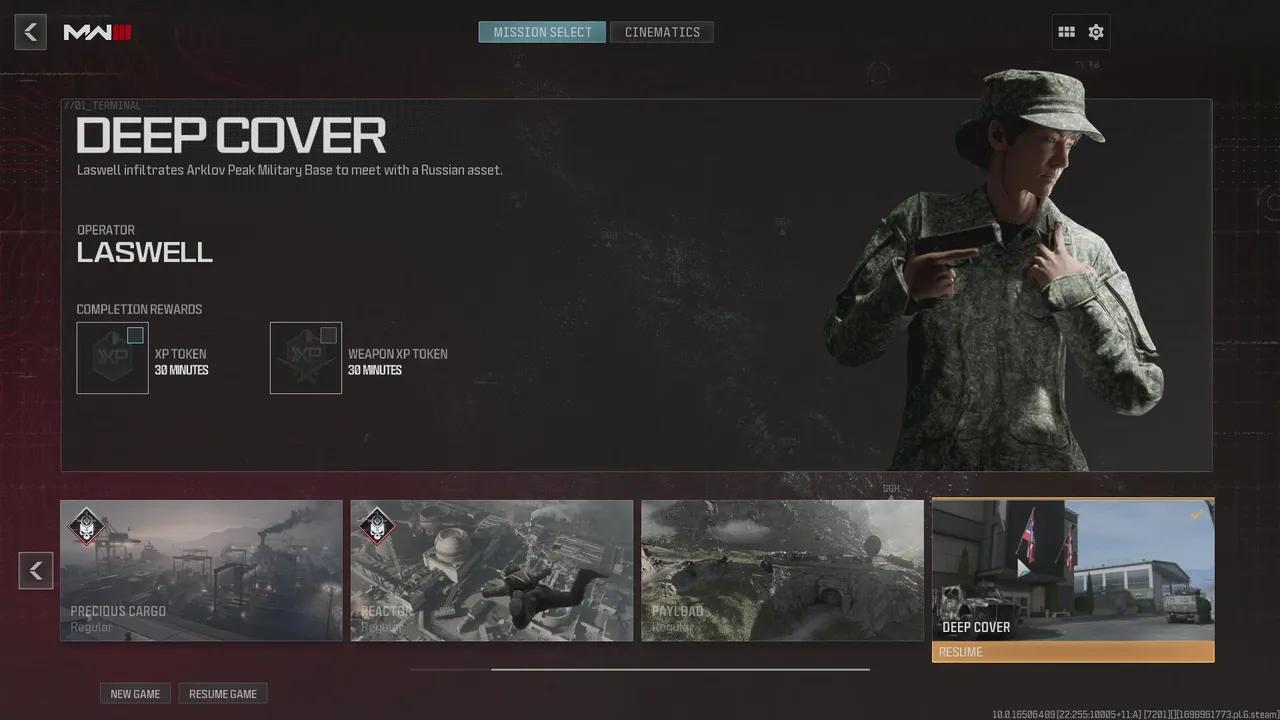Select the Weapon XP Token reward icon

305,357
